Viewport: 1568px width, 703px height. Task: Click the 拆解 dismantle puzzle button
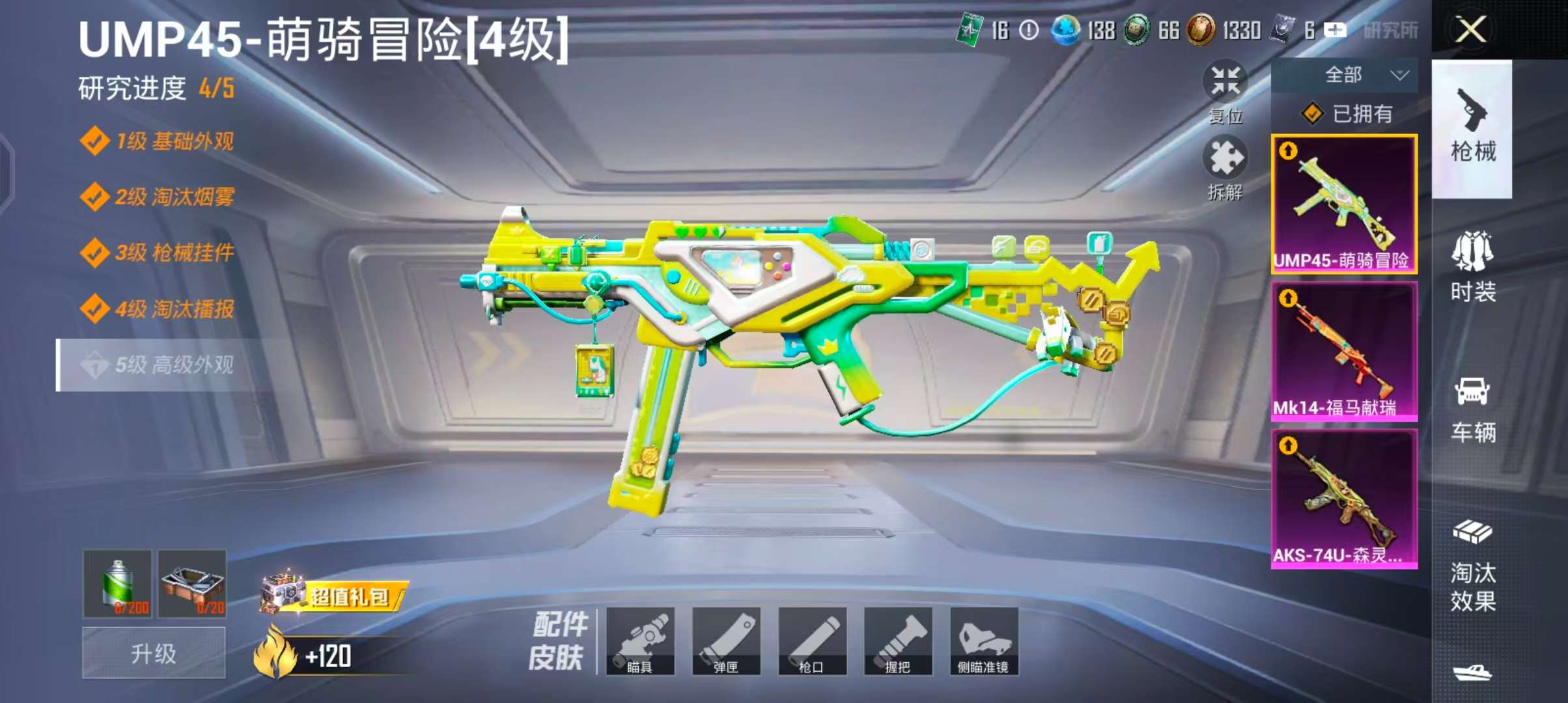point(1225,166)
